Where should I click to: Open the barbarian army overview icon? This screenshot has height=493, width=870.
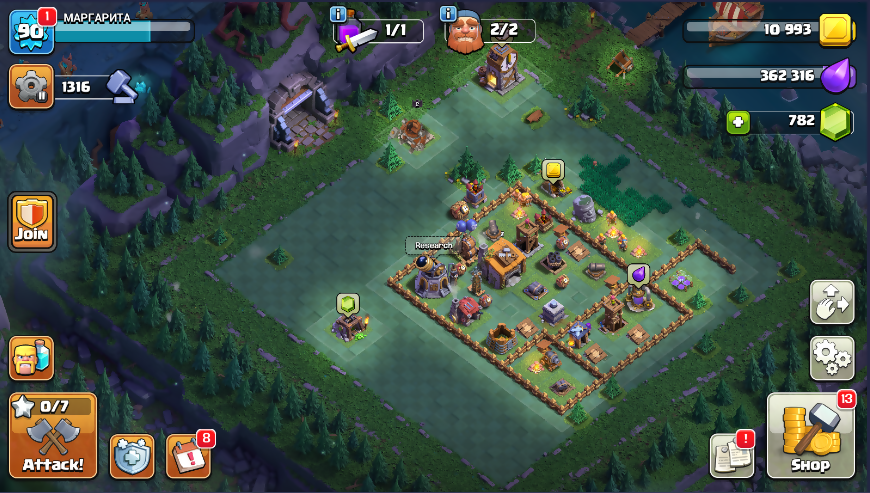pyautogui.click(x=31, y=358)
